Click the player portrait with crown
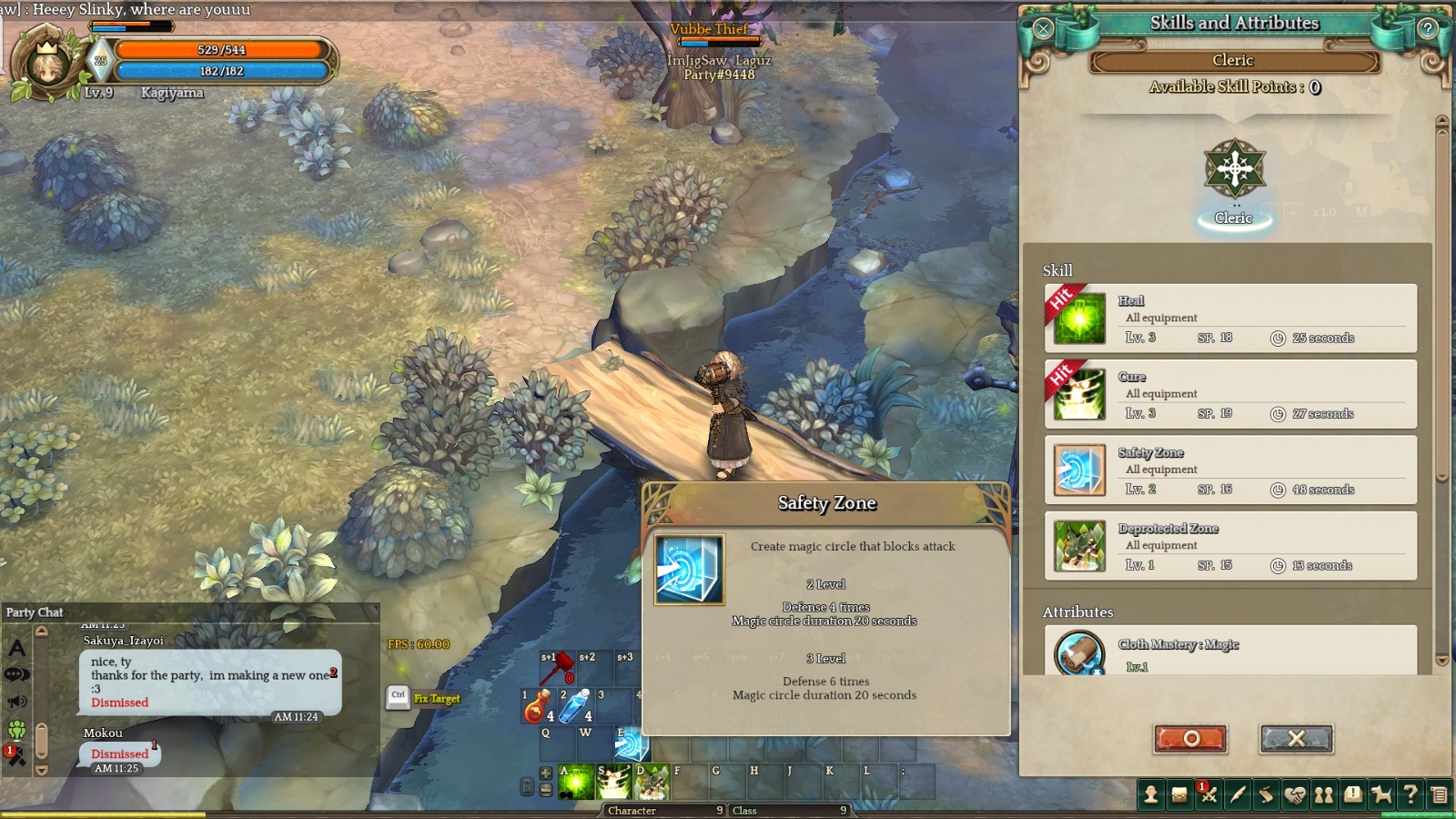The image size is (1456, 819). pos(45,64)
